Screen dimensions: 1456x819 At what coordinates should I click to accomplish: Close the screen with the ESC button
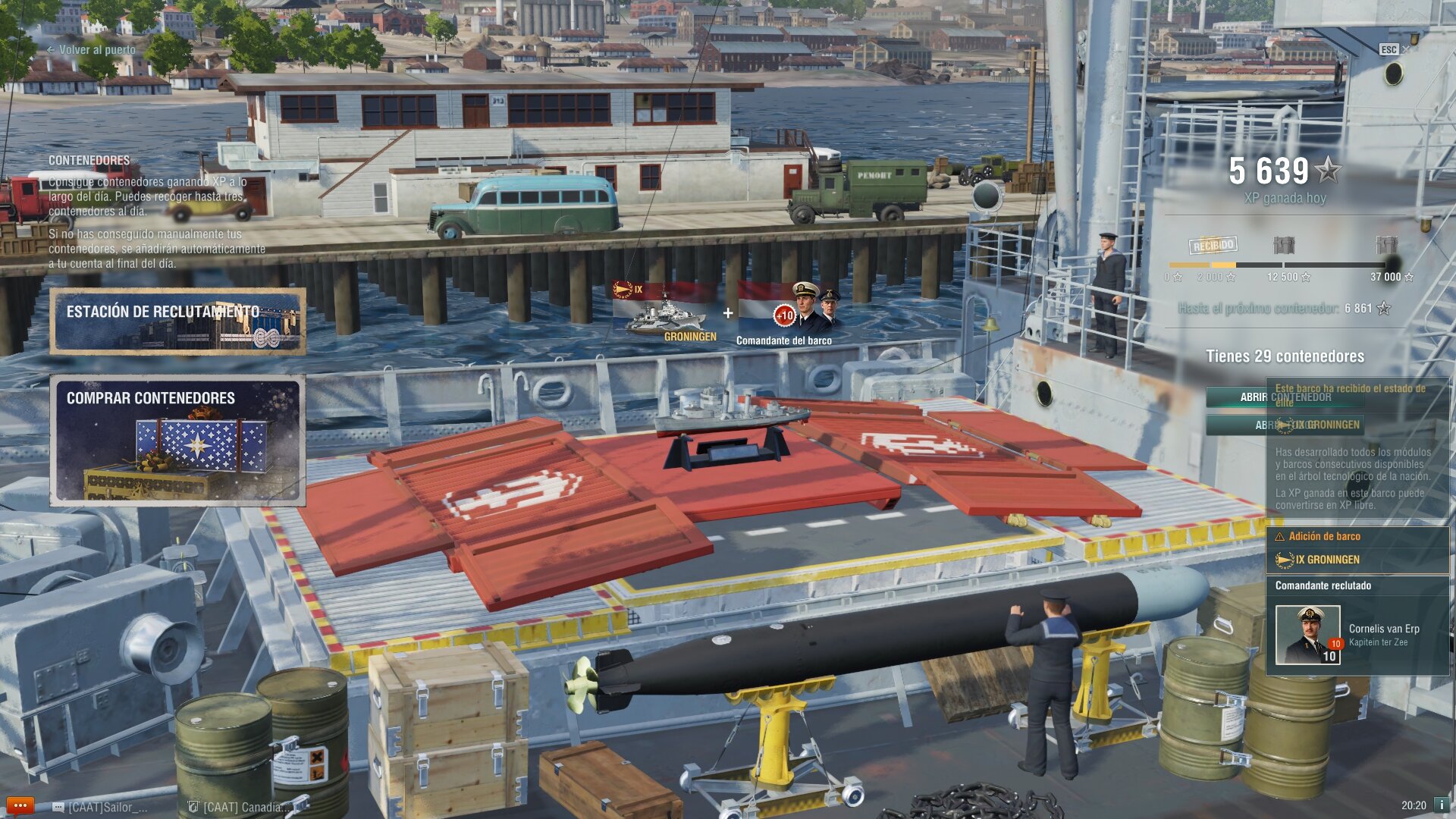pyautogui.click(x=1389, y=49)
